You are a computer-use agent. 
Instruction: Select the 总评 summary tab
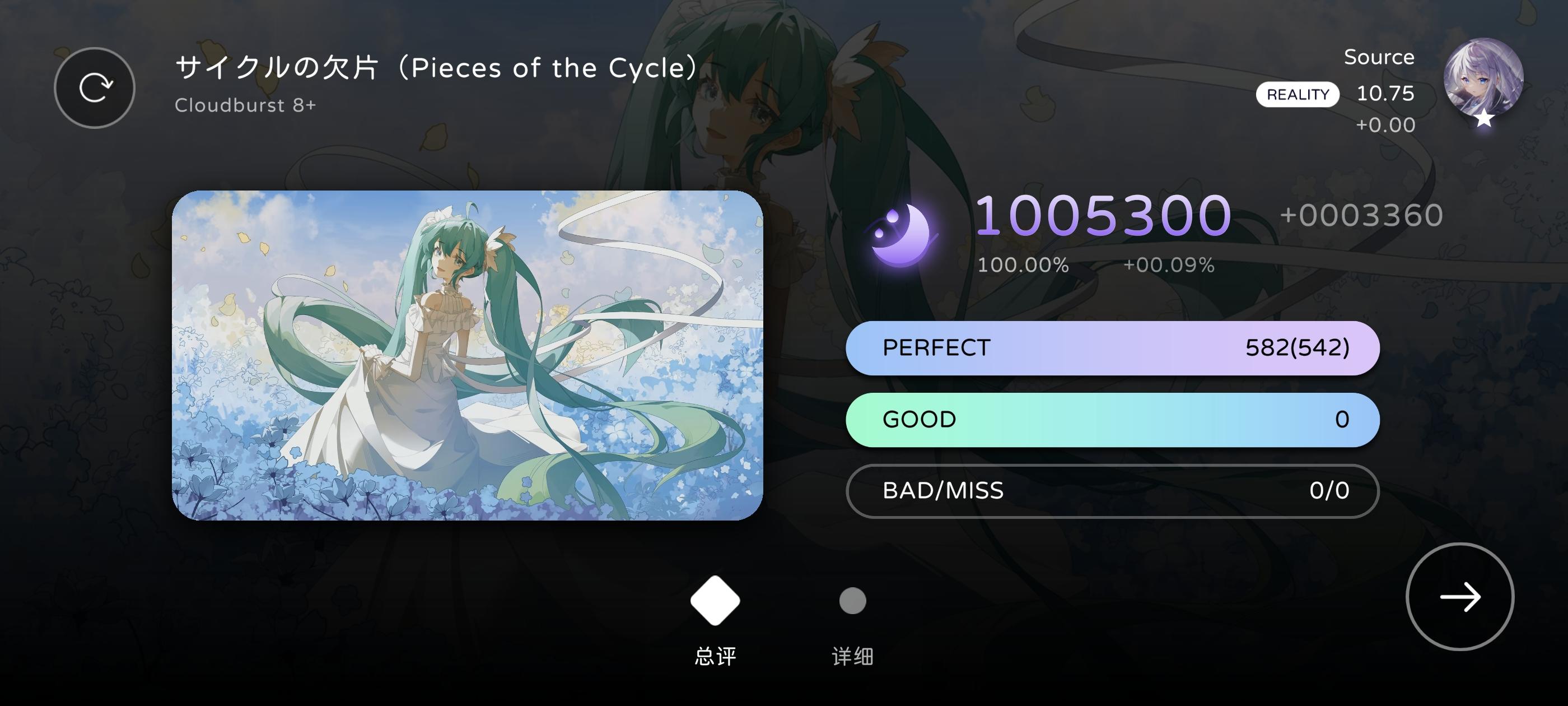(x=715, y=657)
